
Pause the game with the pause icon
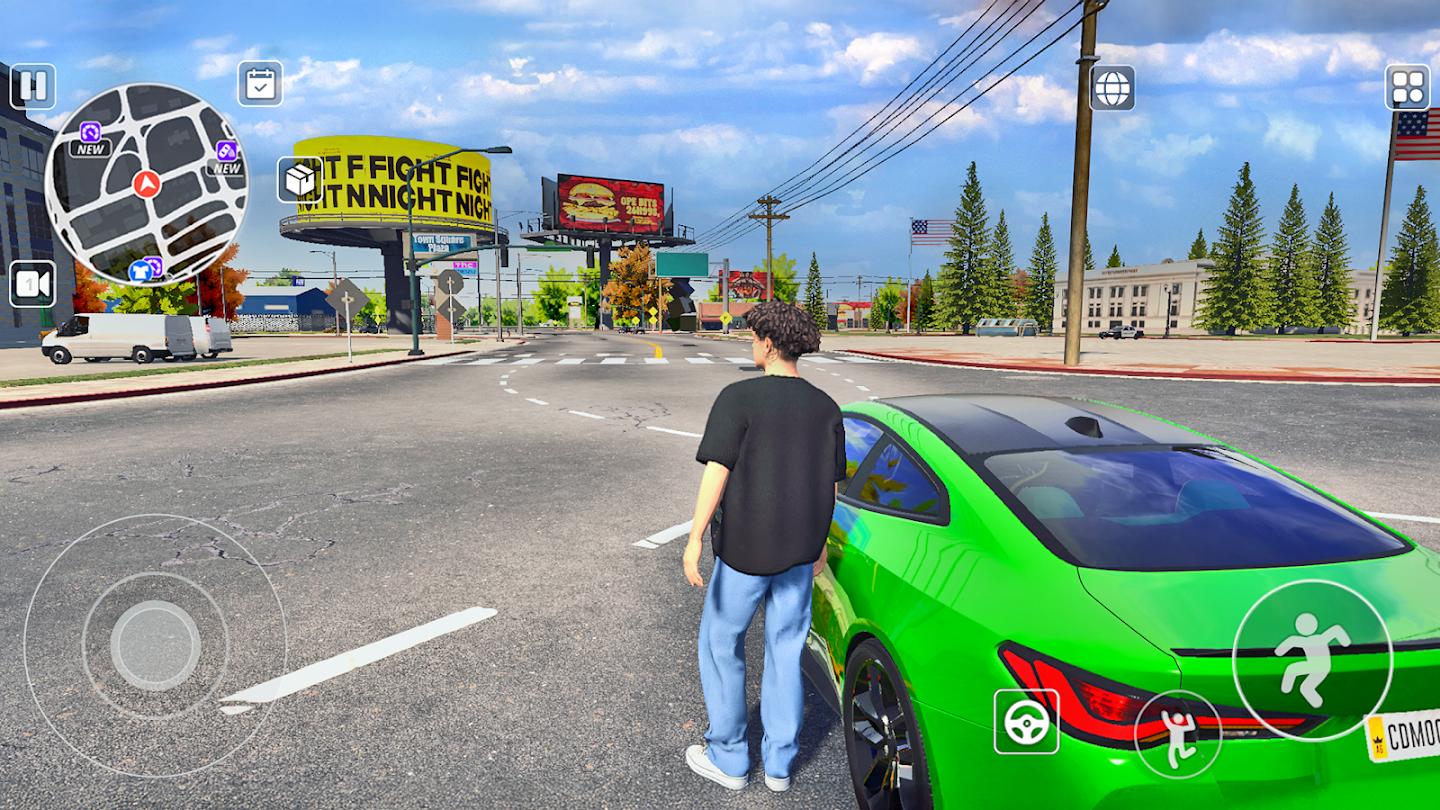[x=33, y=86]
